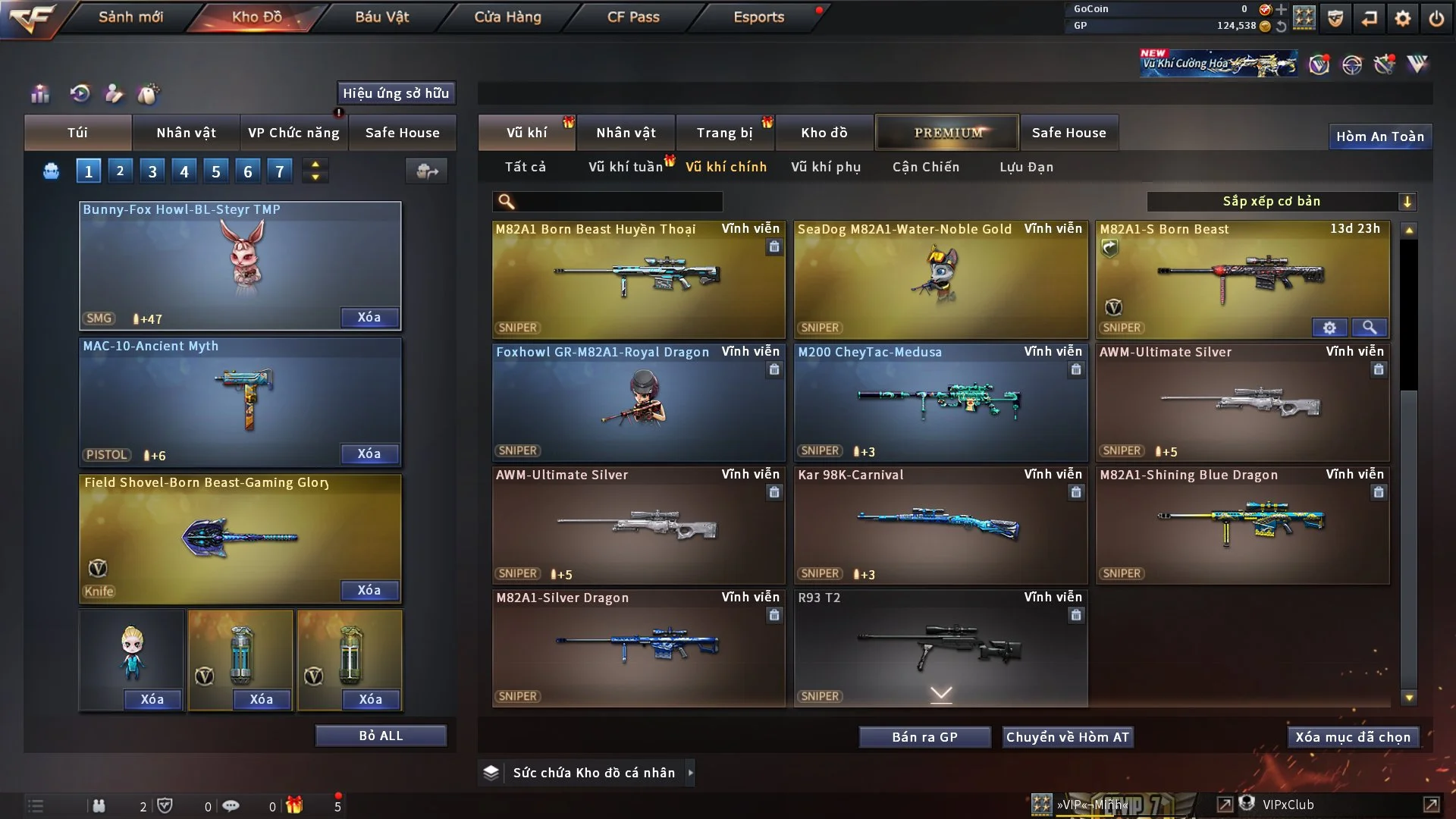Show the Cận Chiến melee filter
Screen dimensions: 1456x819
926,167
